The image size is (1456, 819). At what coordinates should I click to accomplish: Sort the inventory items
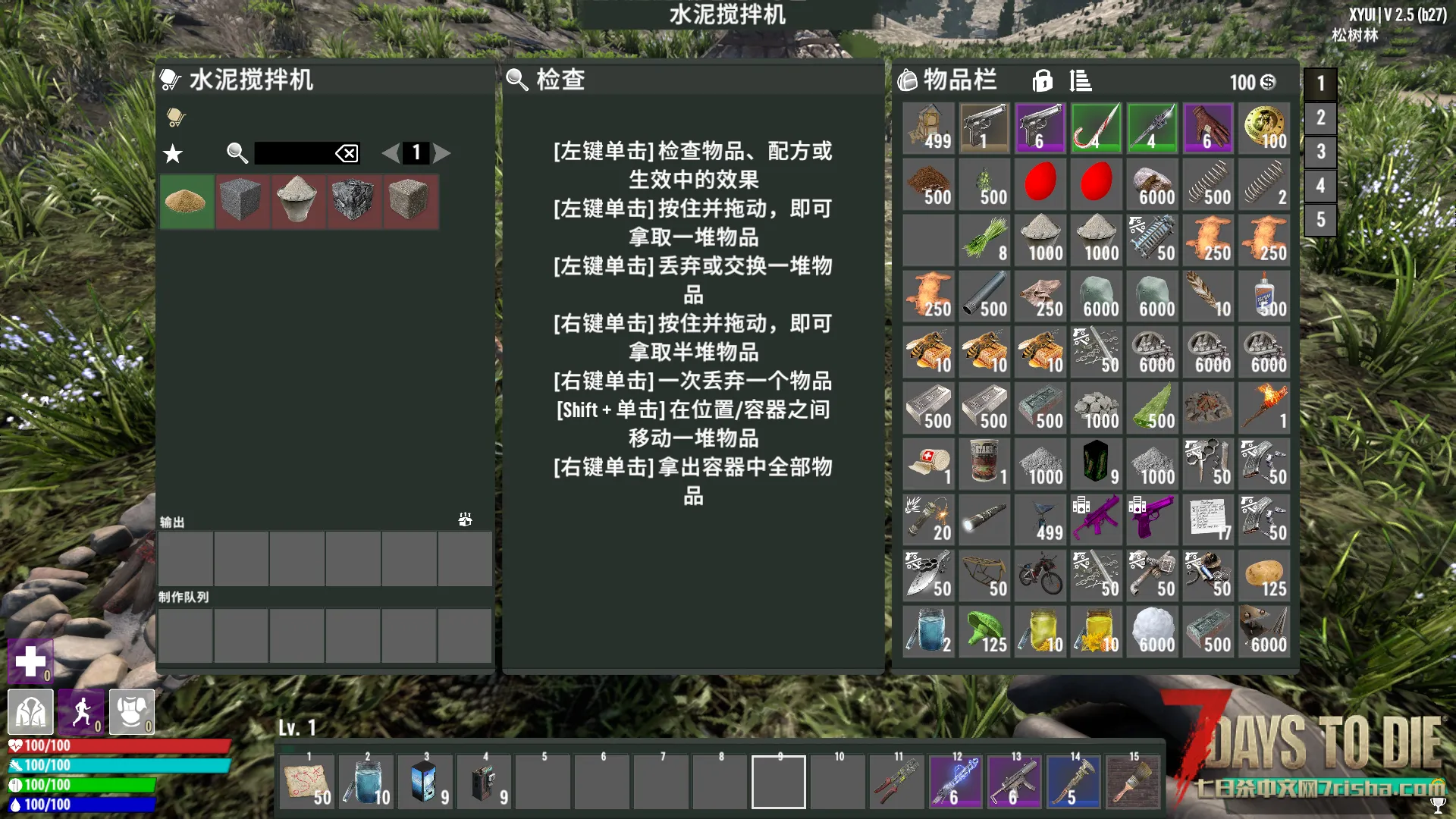[1081, 80]
